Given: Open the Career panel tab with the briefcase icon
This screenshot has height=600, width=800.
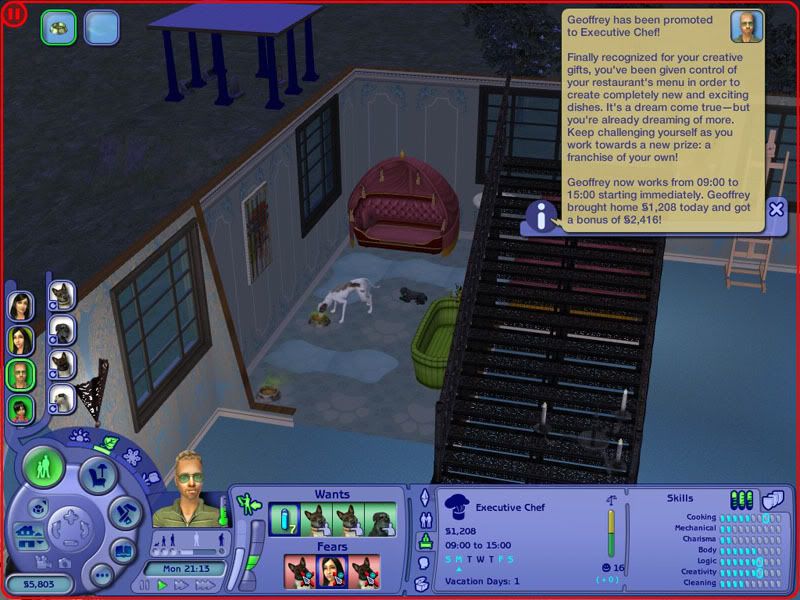Looking at the screenshot, I should (424, 540).
